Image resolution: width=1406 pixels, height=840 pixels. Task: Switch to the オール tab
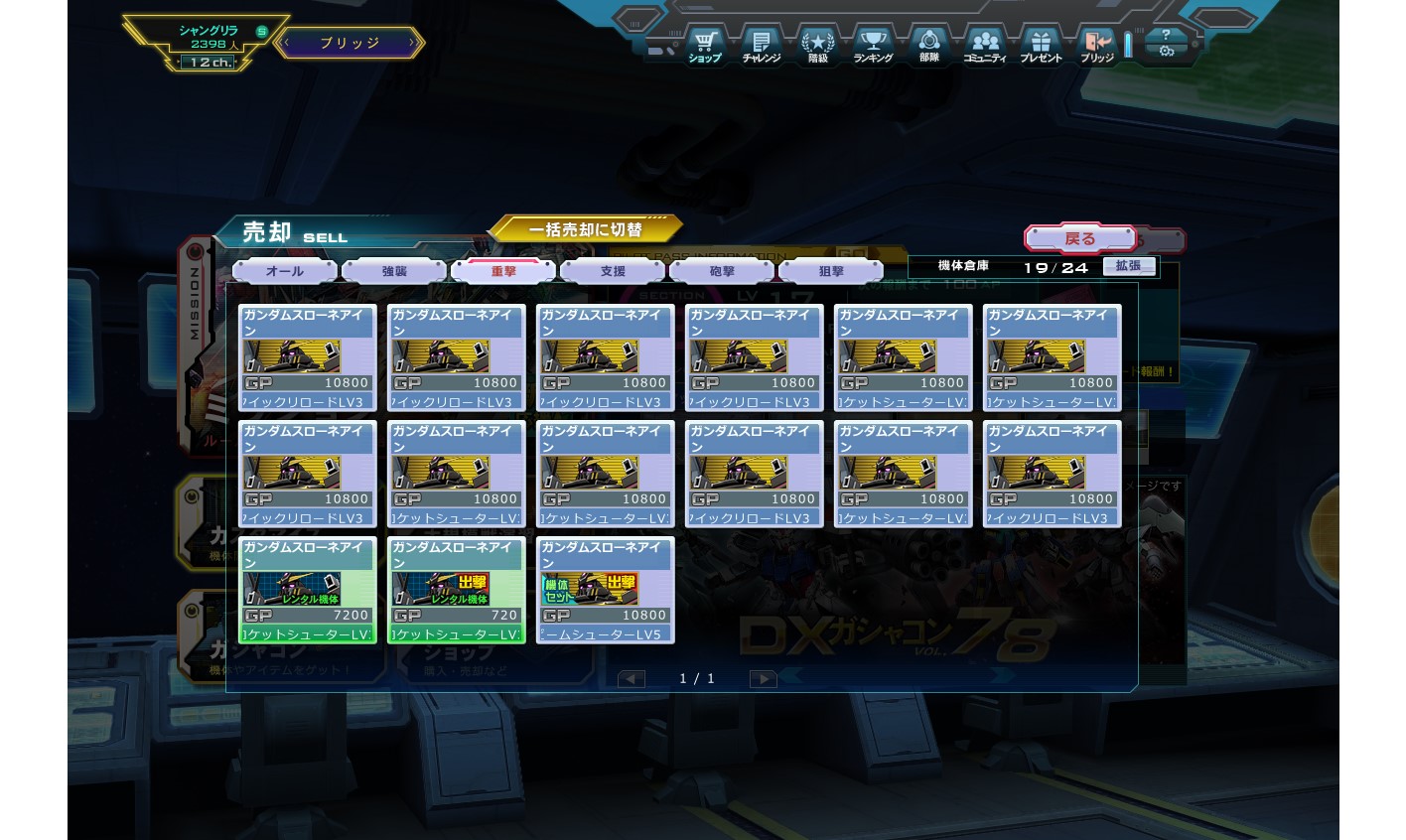[285, 271]
